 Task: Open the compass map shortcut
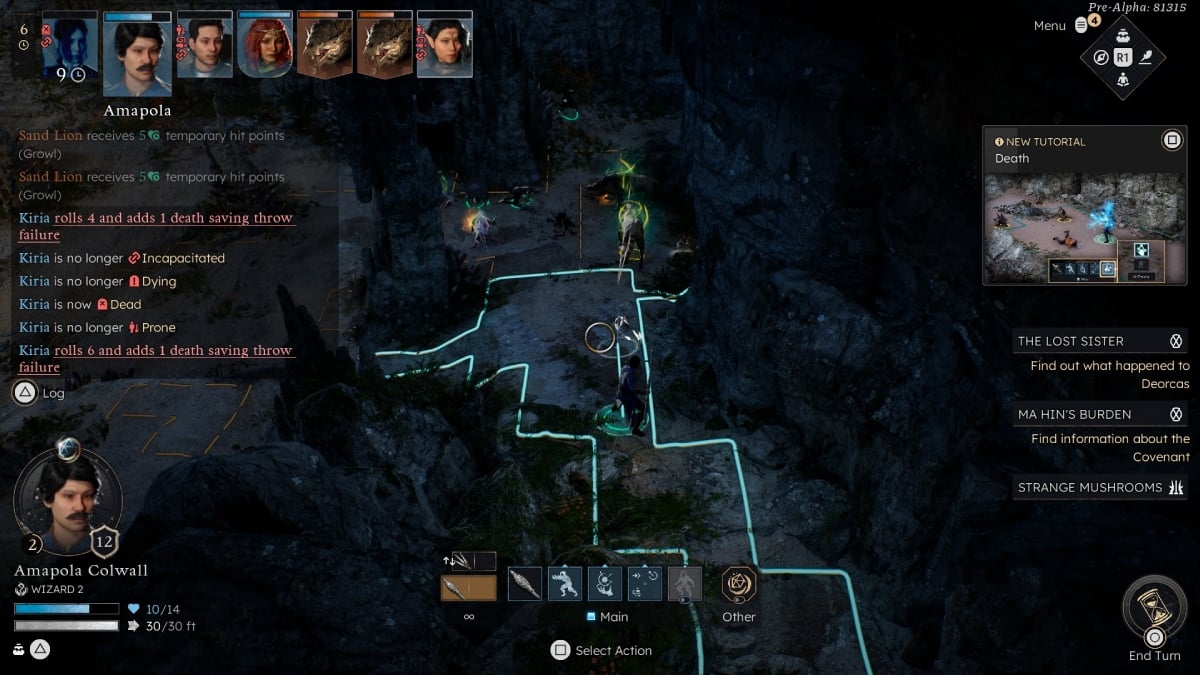pos(1101,57)
